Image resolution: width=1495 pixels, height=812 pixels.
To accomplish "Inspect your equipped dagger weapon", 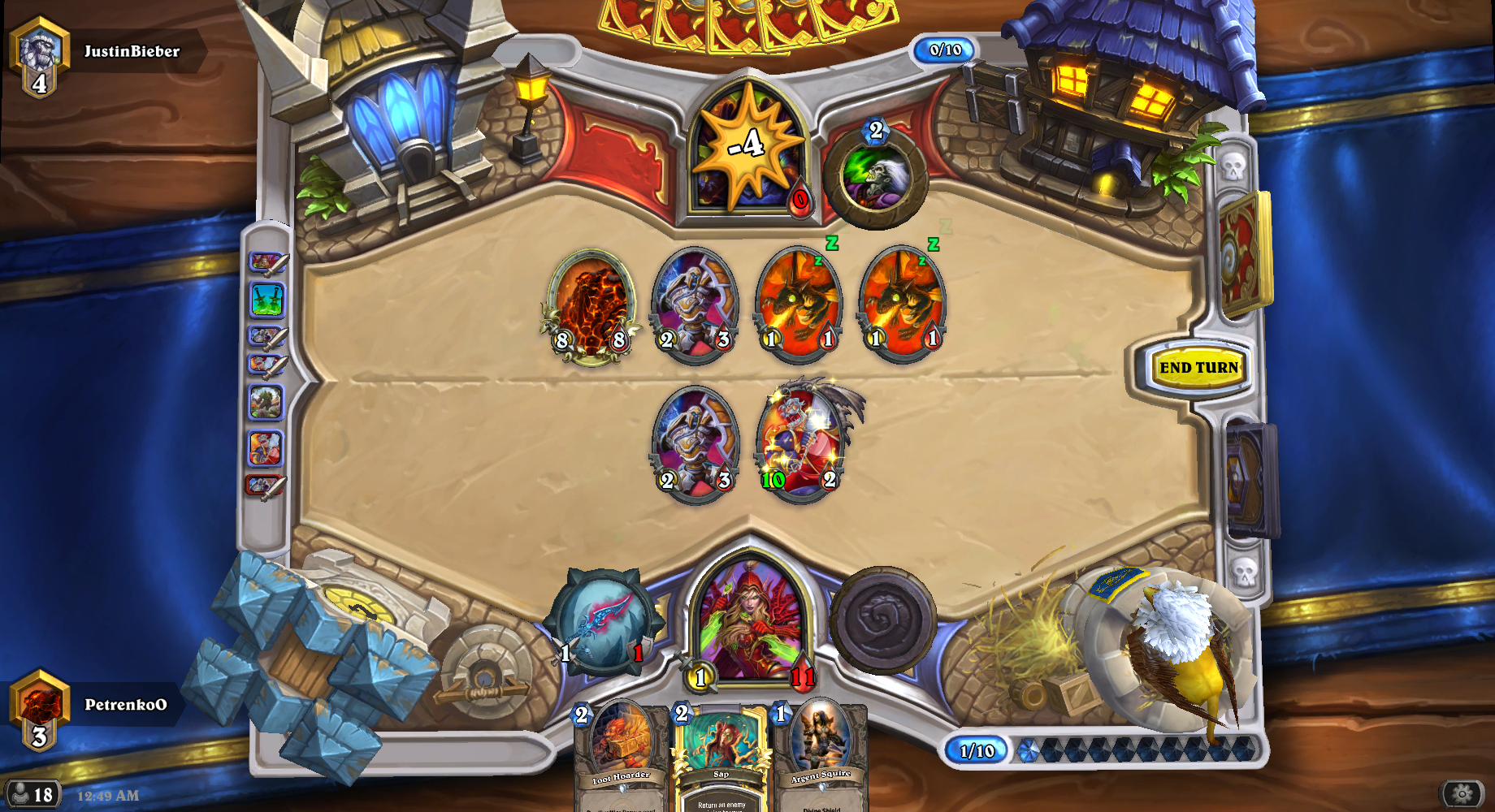I will coord(602,621).
